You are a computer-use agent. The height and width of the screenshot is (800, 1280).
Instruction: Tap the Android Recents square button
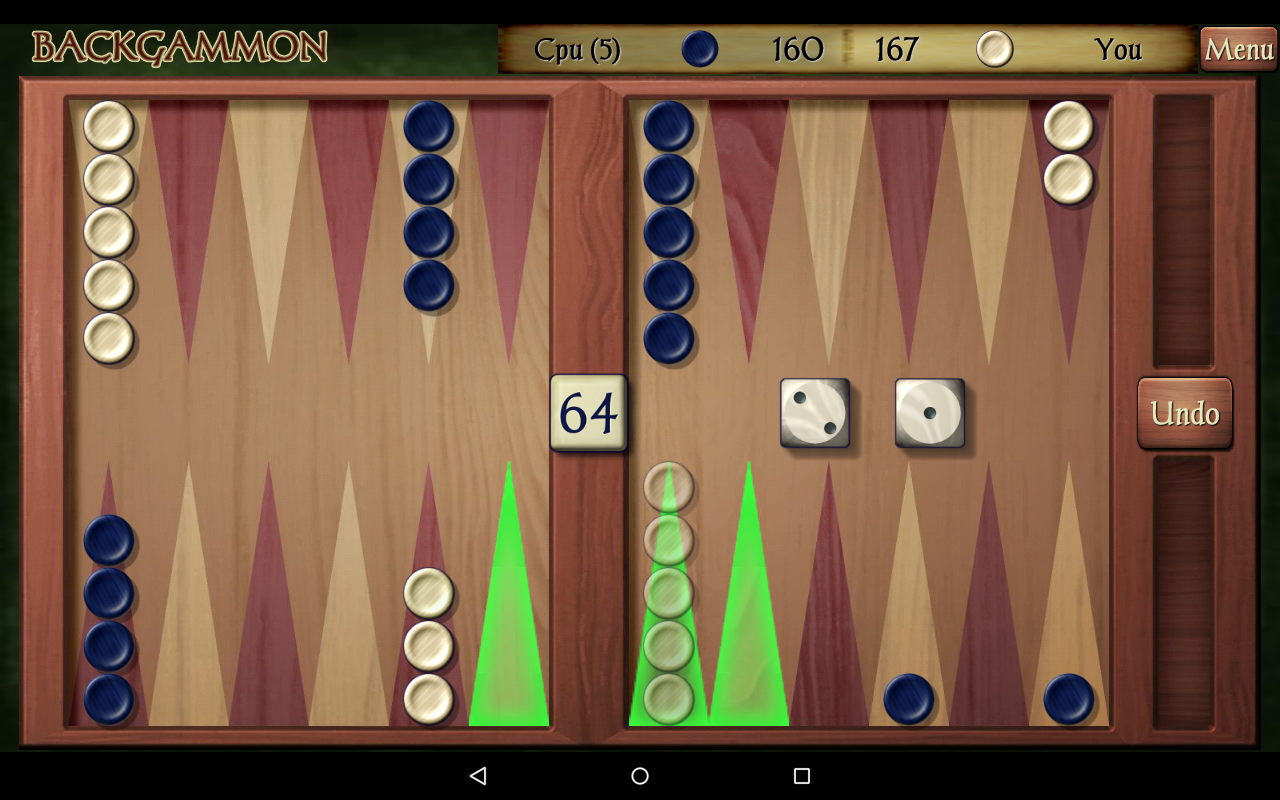tap(800, 775)
